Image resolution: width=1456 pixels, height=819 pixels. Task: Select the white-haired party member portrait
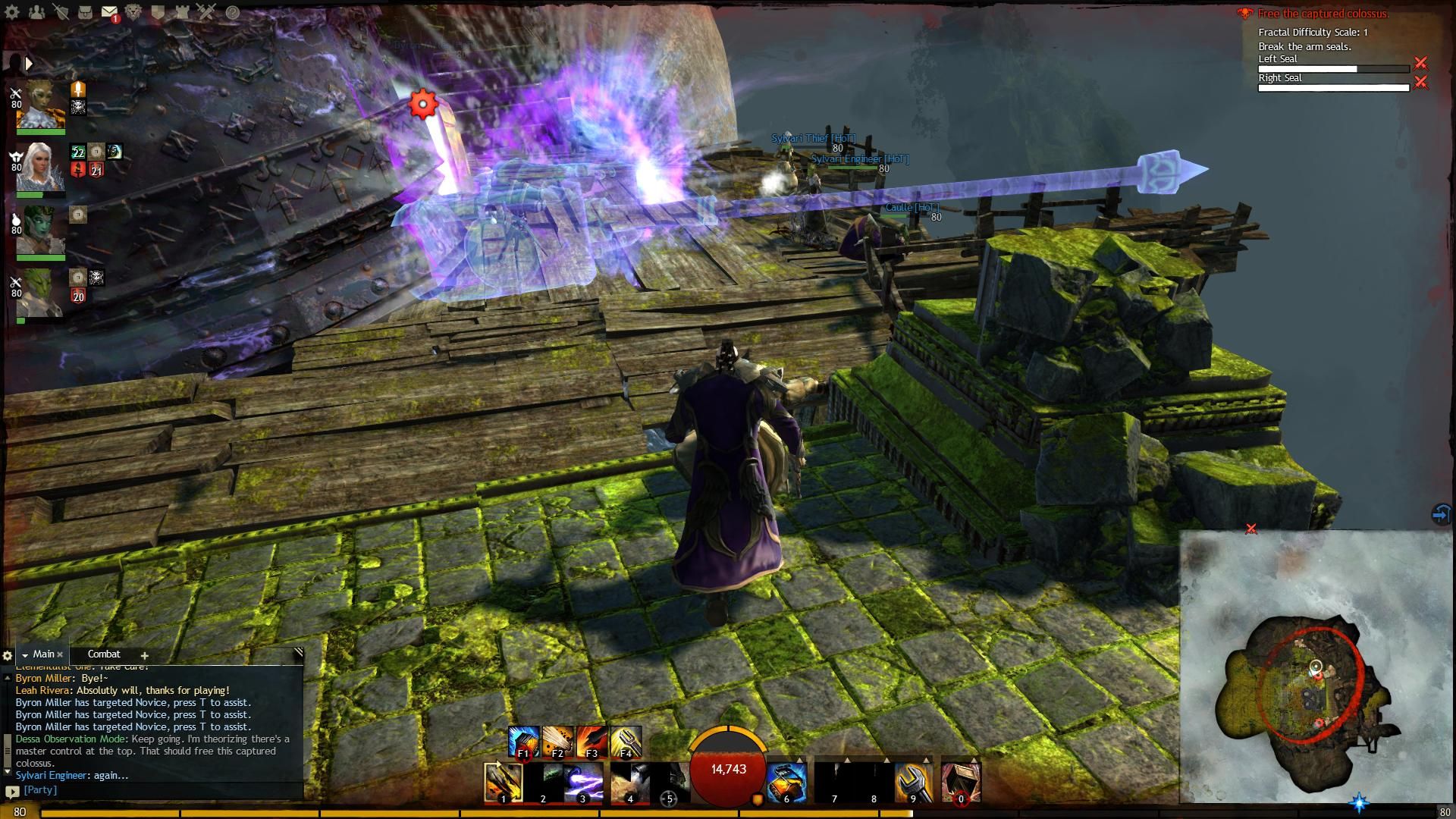[40, 168]
